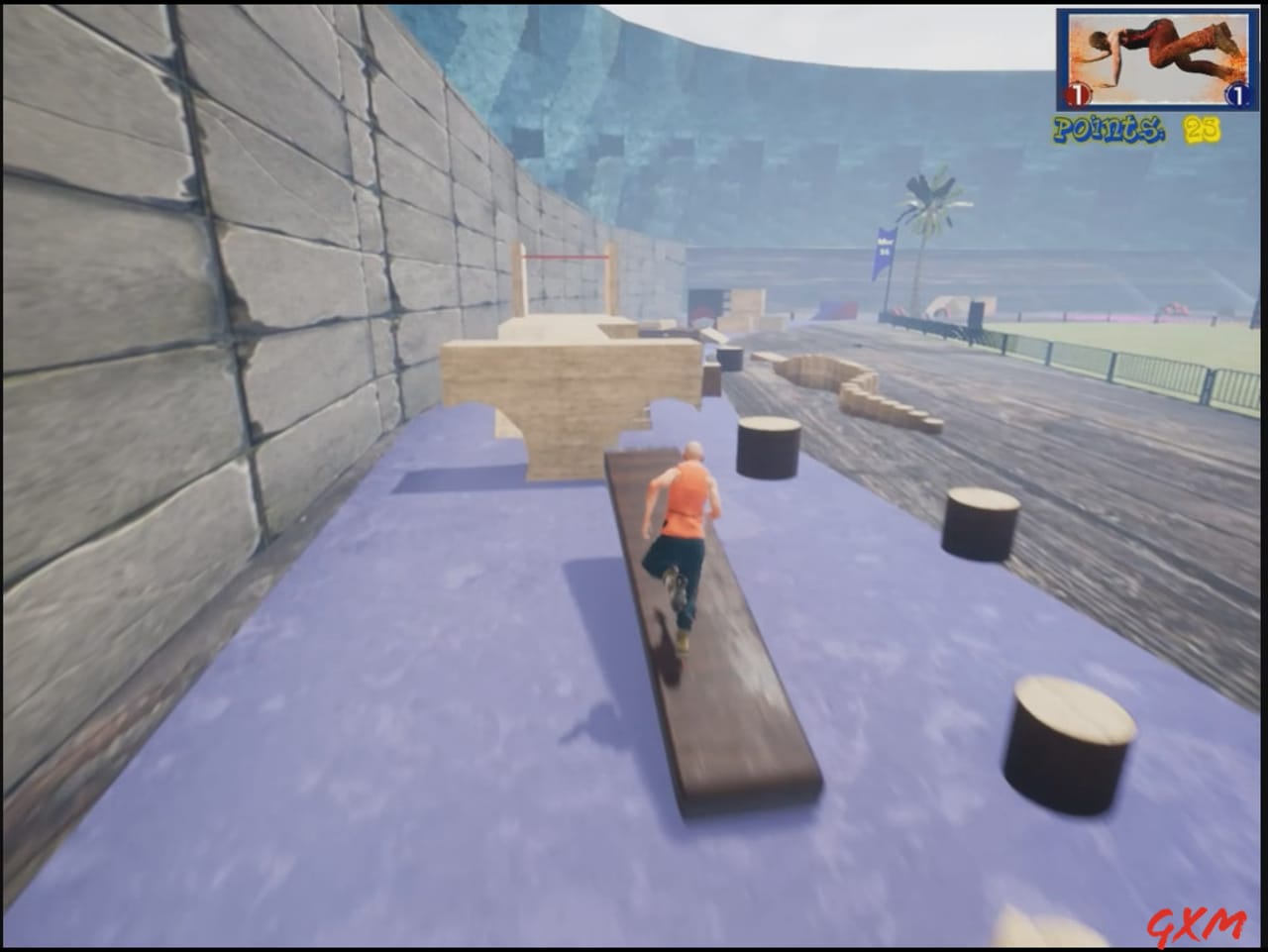1268x952 pixels.
Task: Click the blue "1" badge on the trick card
Action: click(1237, 95)
